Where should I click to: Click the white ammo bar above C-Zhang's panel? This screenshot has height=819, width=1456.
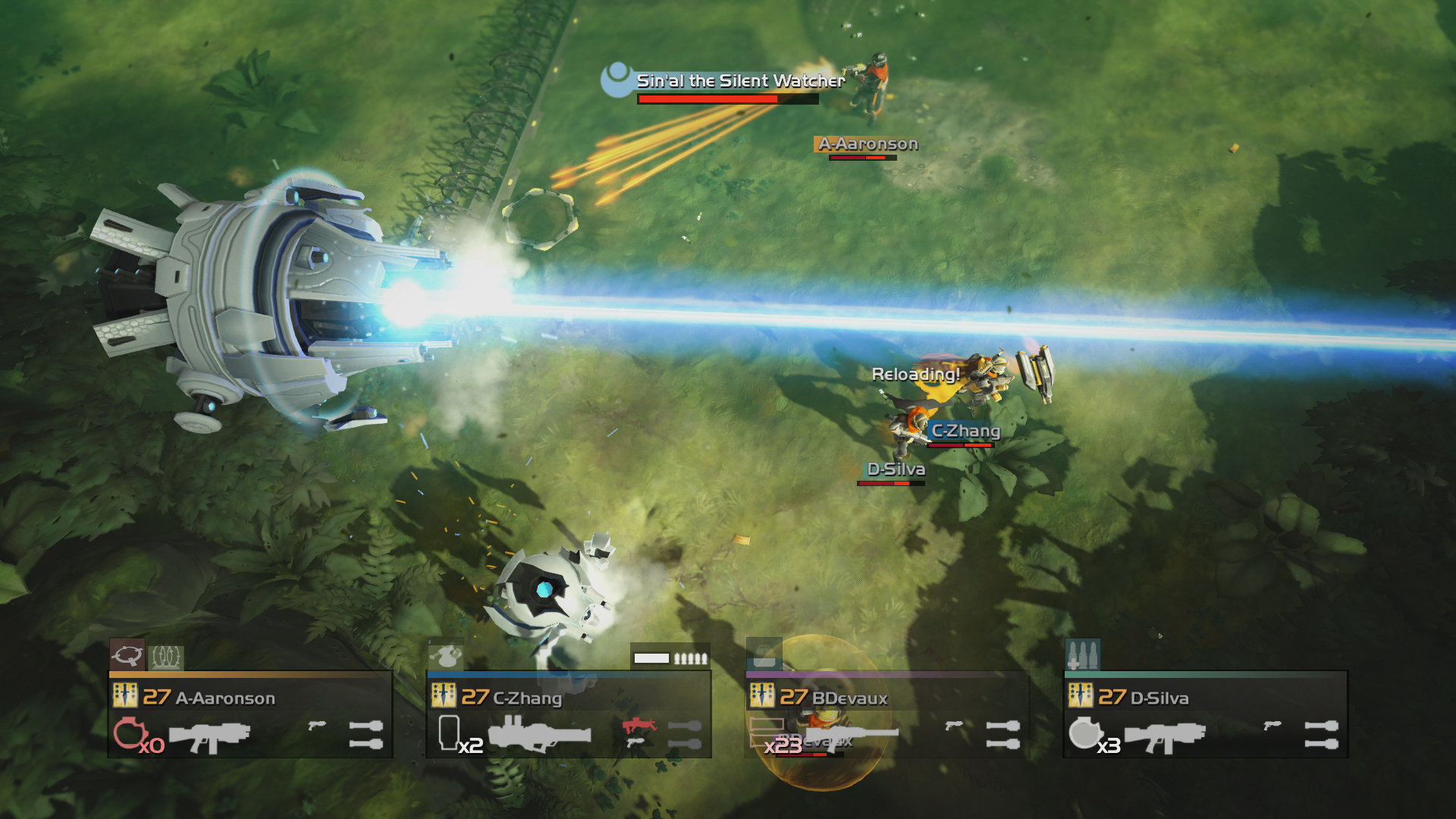[652, 657]
